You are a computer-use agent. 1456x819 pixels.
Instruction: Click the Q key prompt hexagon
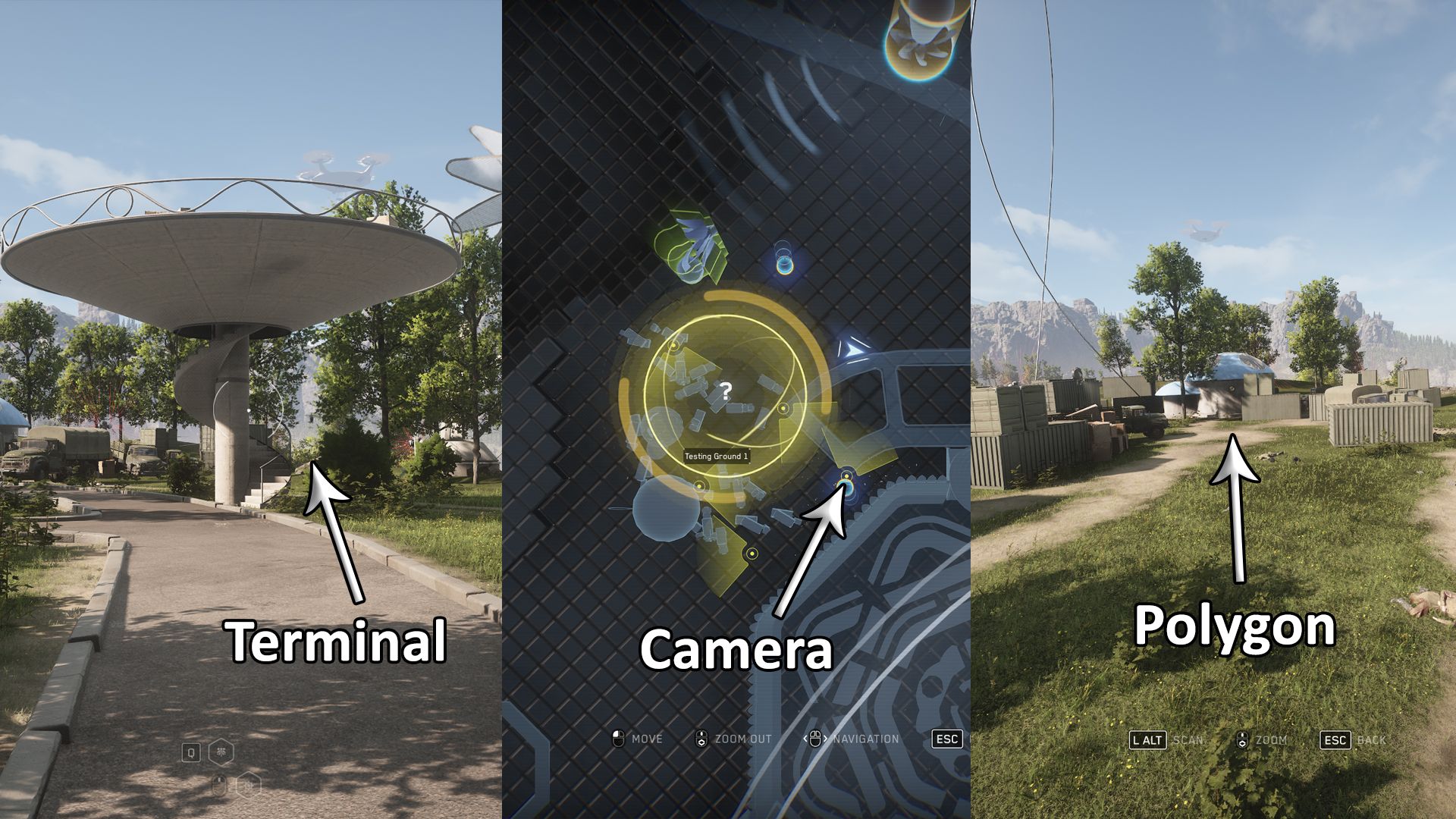pos(191,752)
